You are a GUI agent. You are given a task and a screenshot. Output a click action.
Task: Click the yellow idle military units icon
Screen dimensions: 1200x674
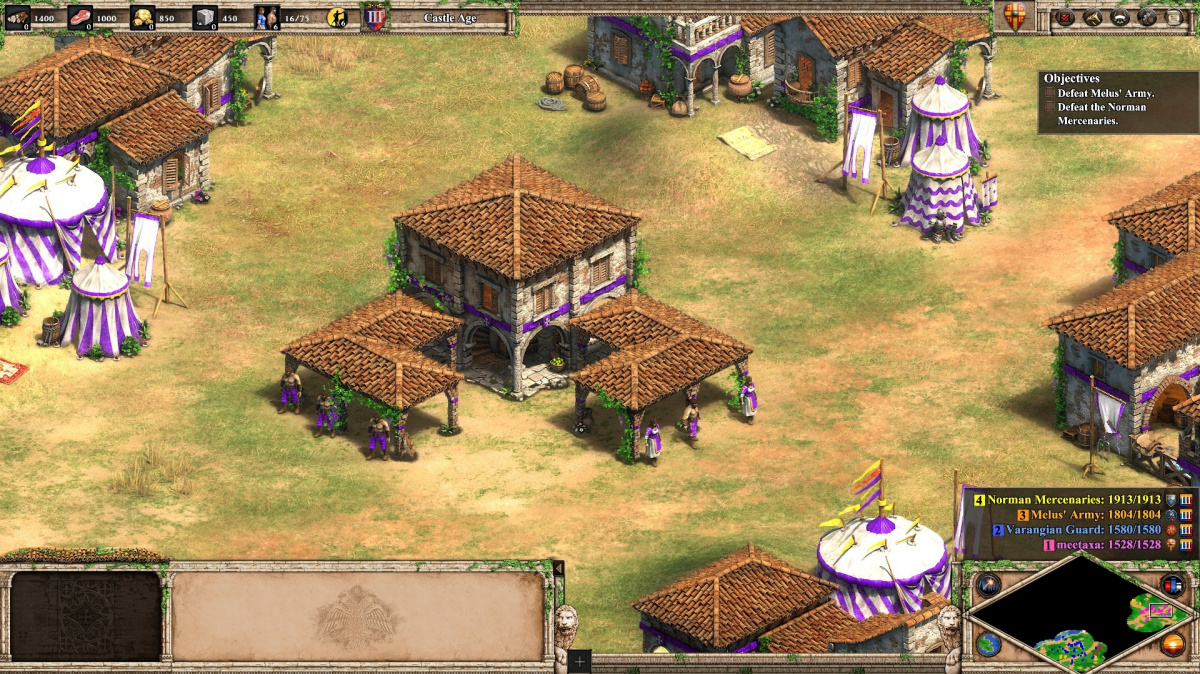click(x=337, y=17)
